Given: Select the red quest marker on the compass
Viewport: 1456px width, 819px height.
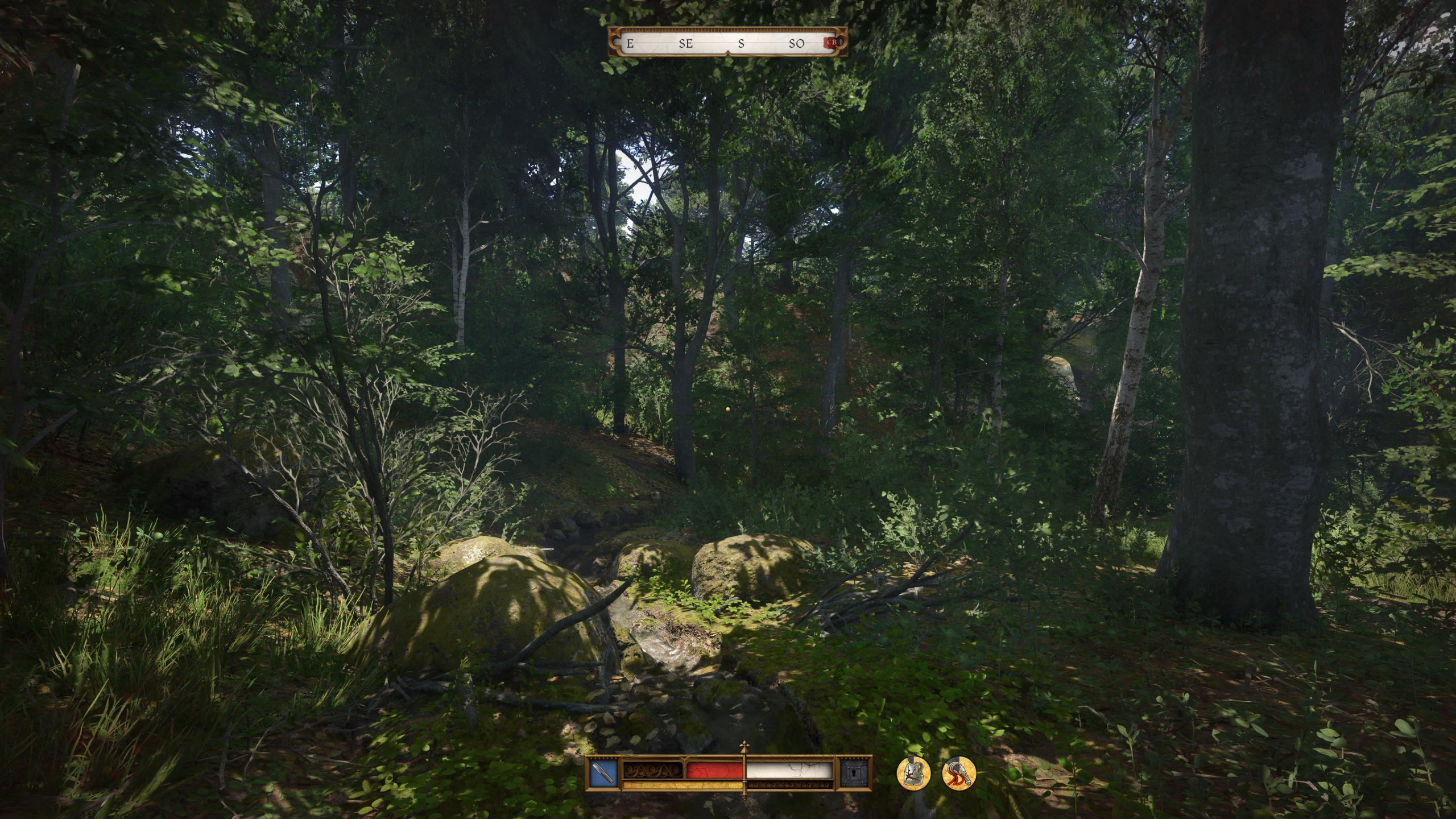Looking at the screenshot, I should tap(831, 43).
